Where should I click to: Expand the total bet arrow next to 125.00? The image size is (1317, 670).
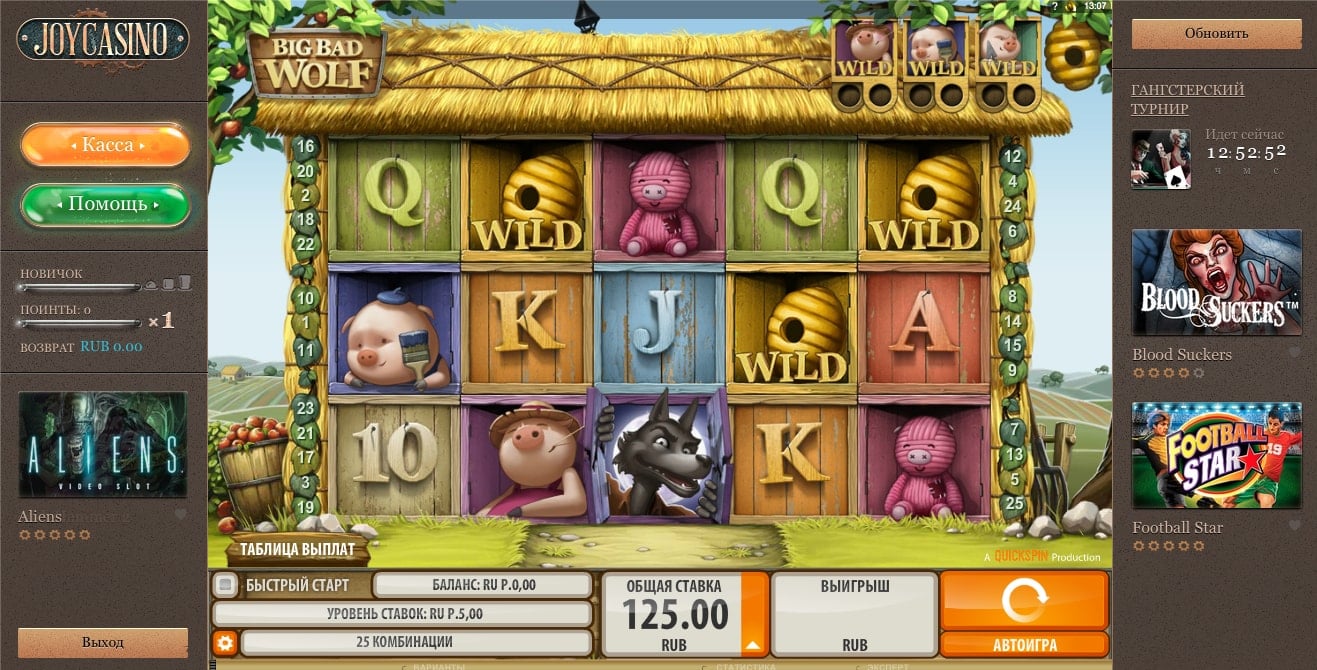pyautogui.click(x=754, y=643)
